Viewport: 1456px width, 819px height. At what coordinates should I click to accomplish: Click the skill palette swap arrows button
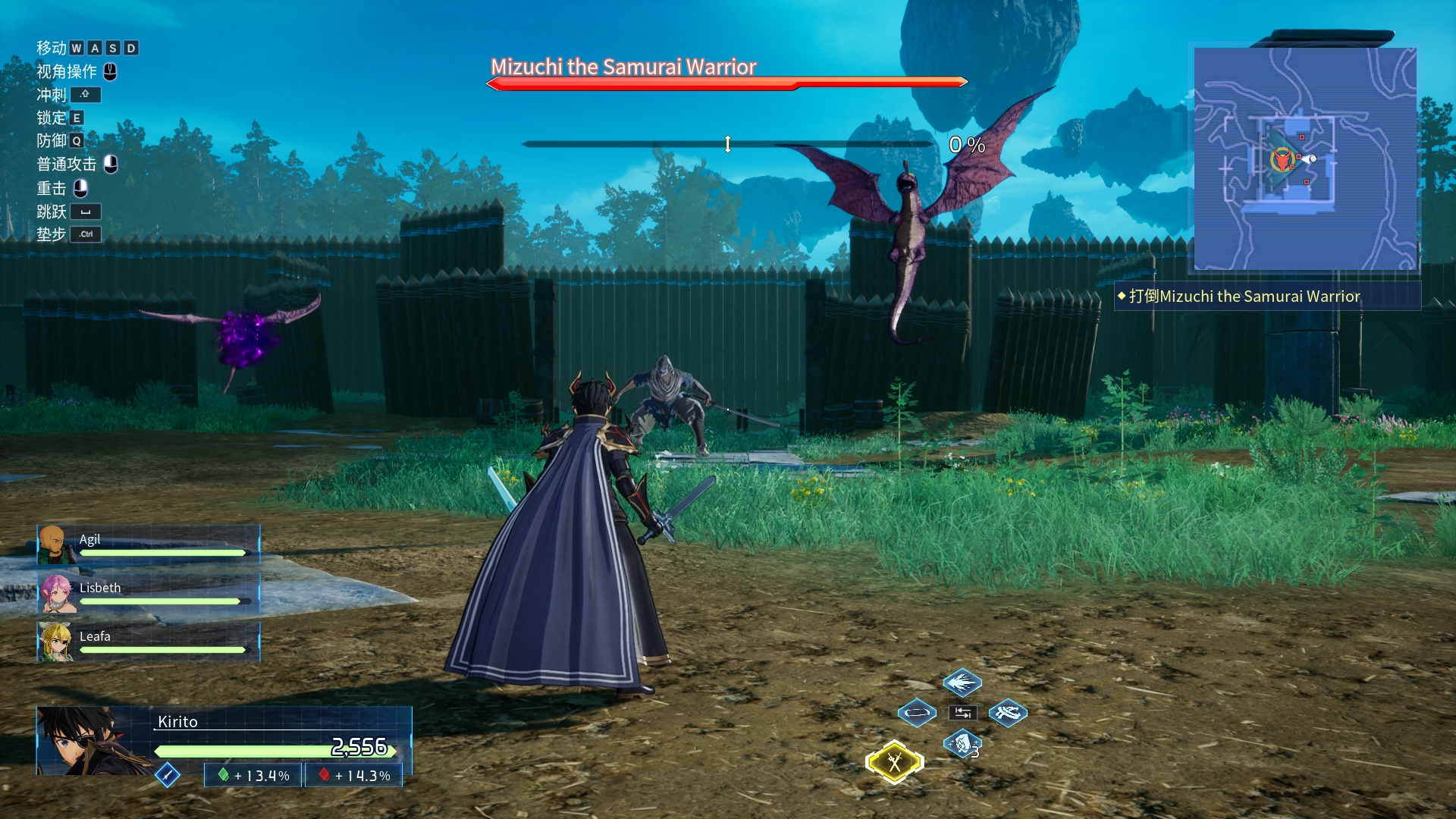[962, 713]
